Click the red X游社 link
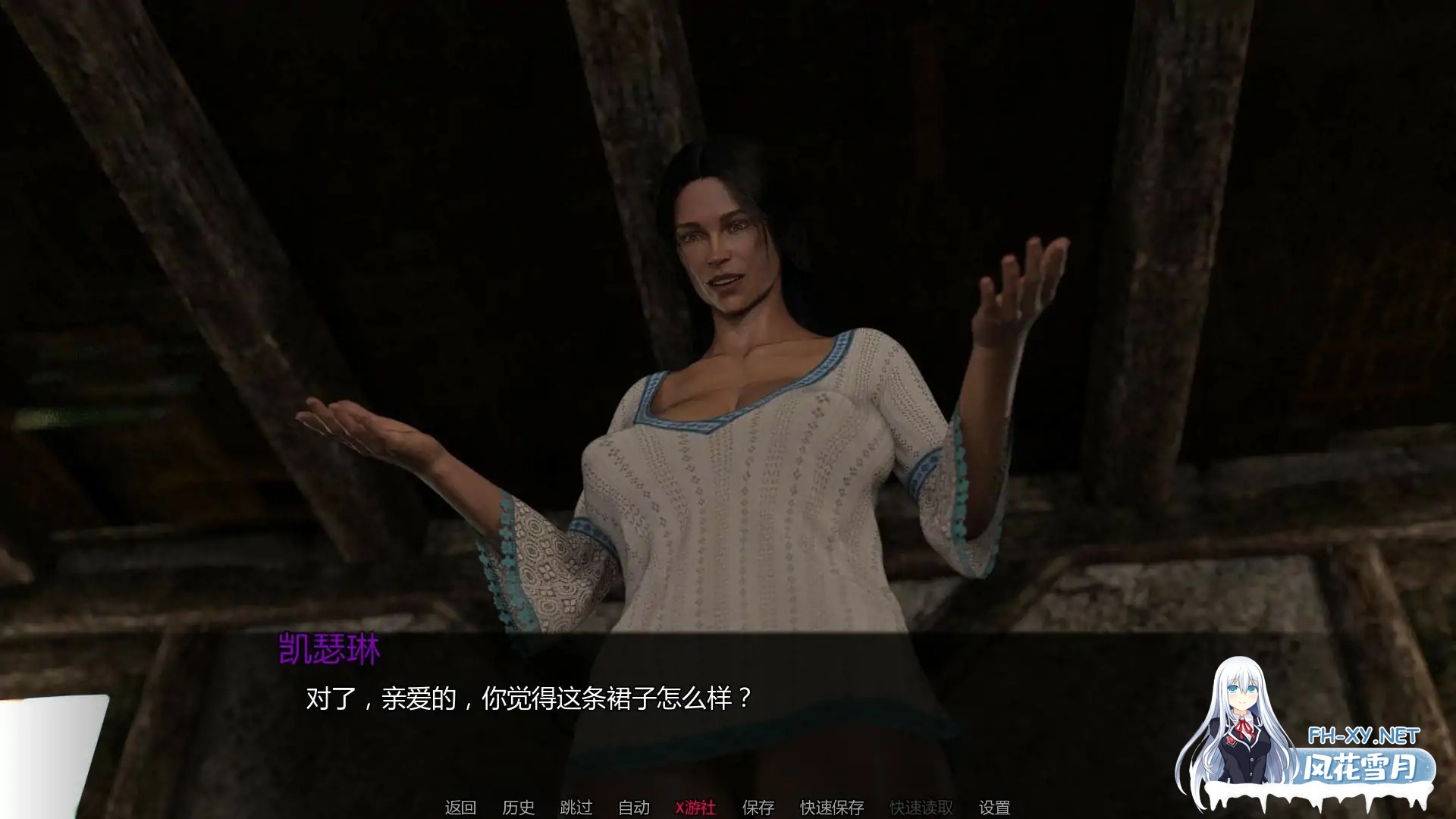The image size is (1456, 819). pyautogui.click(x=697, y=808)
